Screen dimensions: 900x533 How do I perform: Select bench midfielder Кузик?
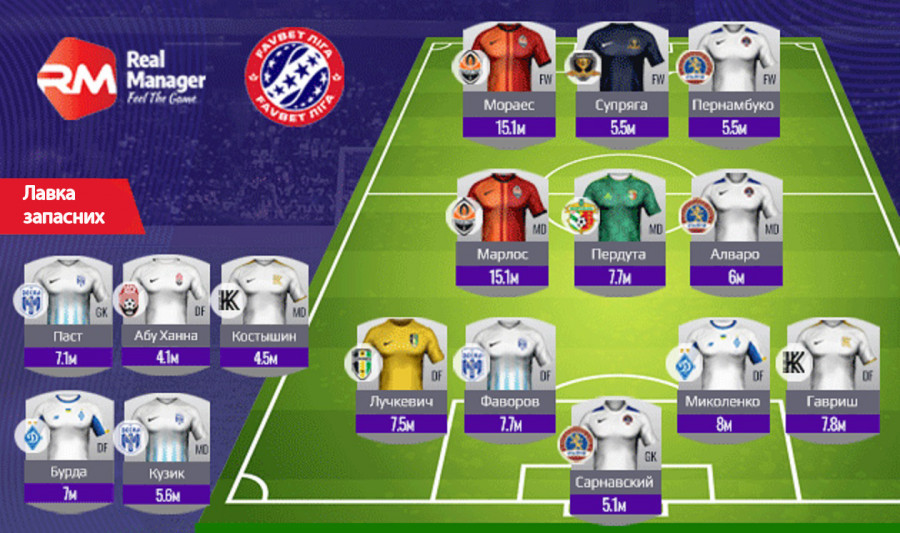[166, 446]
